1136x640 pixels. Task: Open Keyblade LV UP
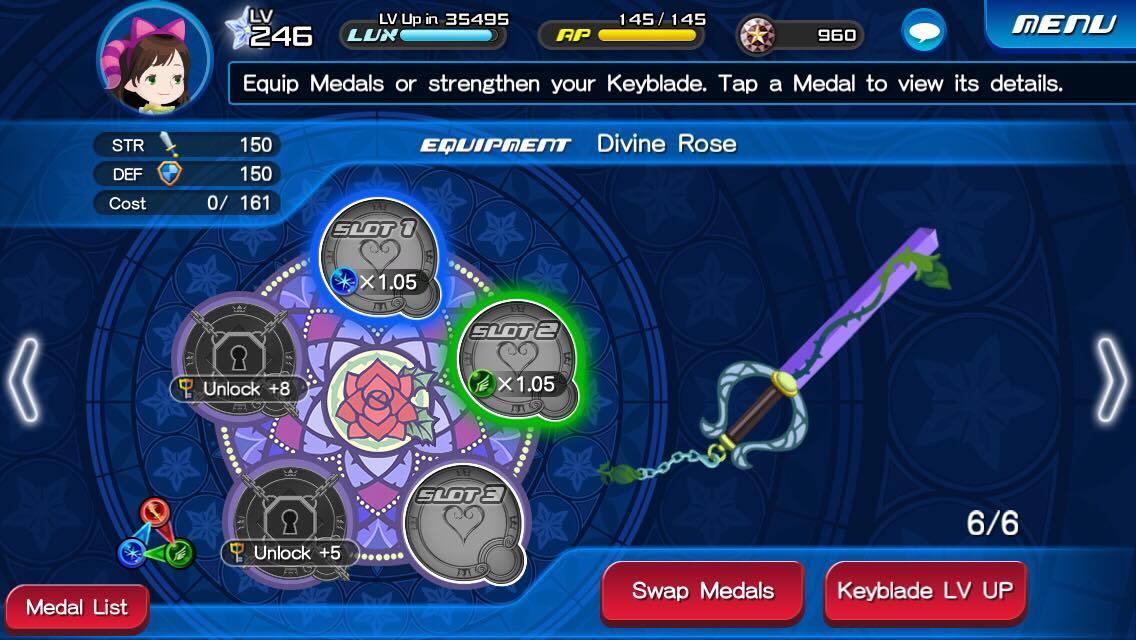pyautogui.click(x=925, y=590)
